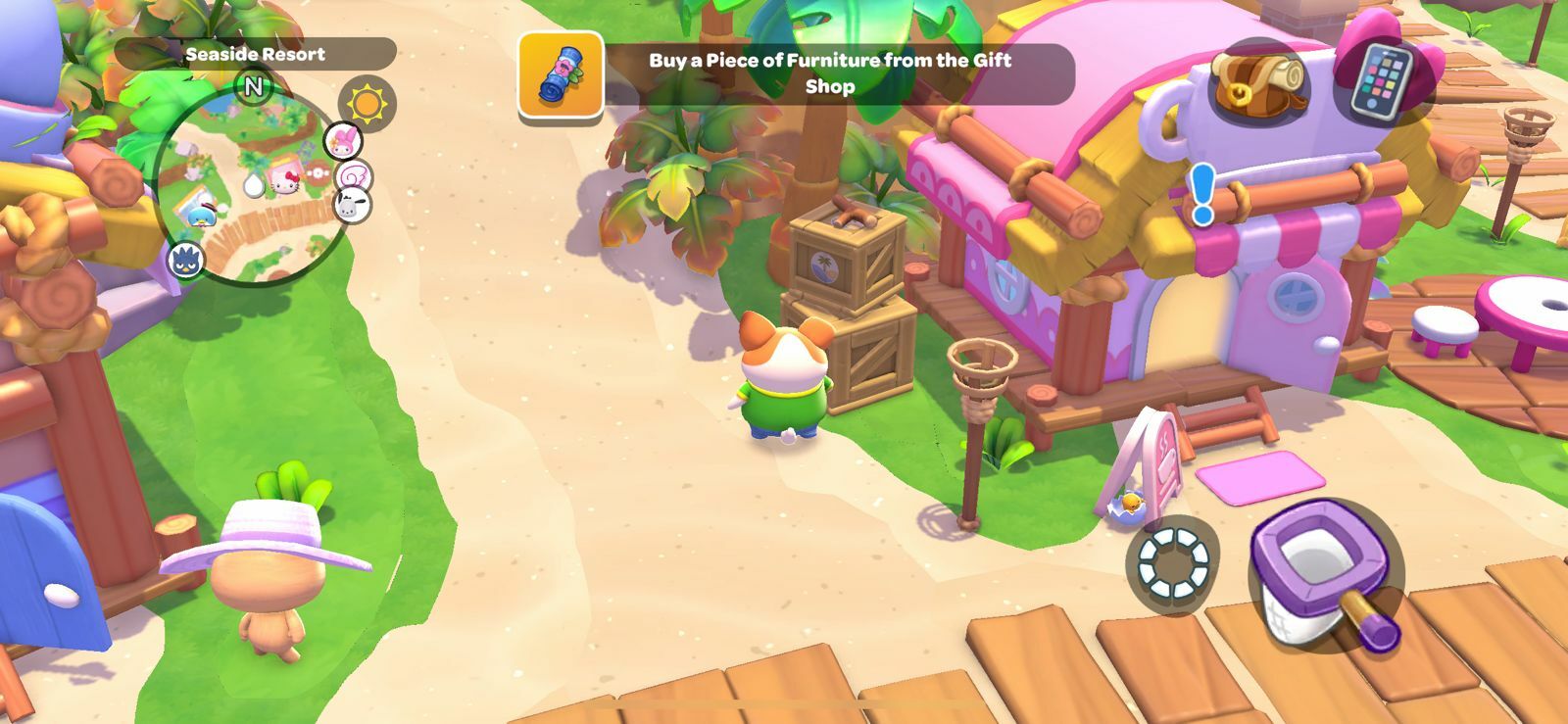Select Pochacco marker on minimap edge
The width and height of the screenshot is (1568, 724).
pos(350,205)
